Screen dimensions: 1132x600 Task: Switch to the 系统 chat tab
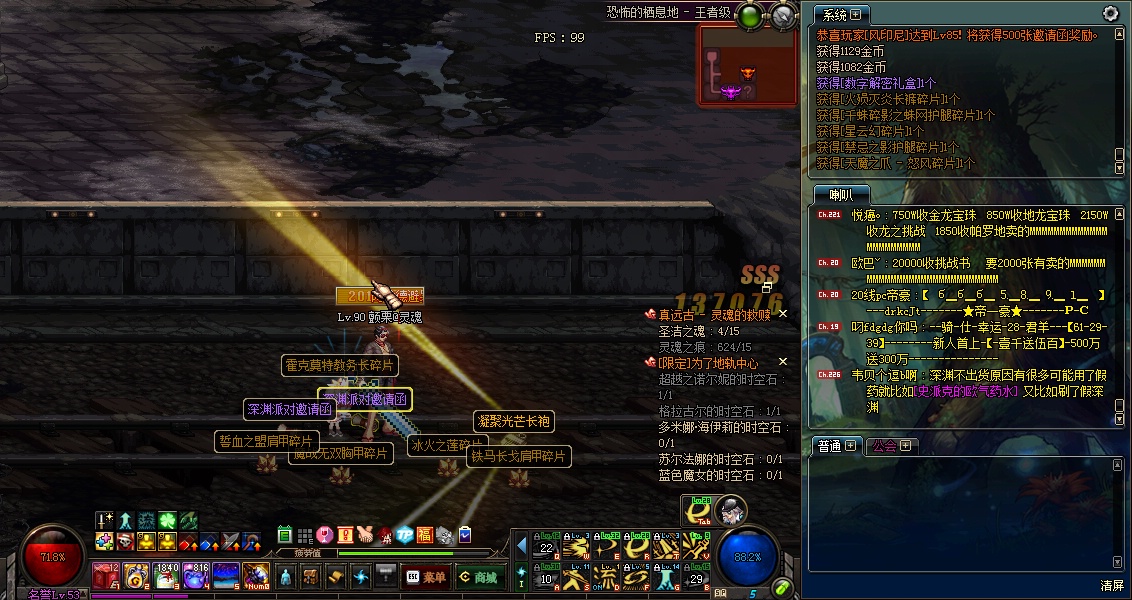840,15
